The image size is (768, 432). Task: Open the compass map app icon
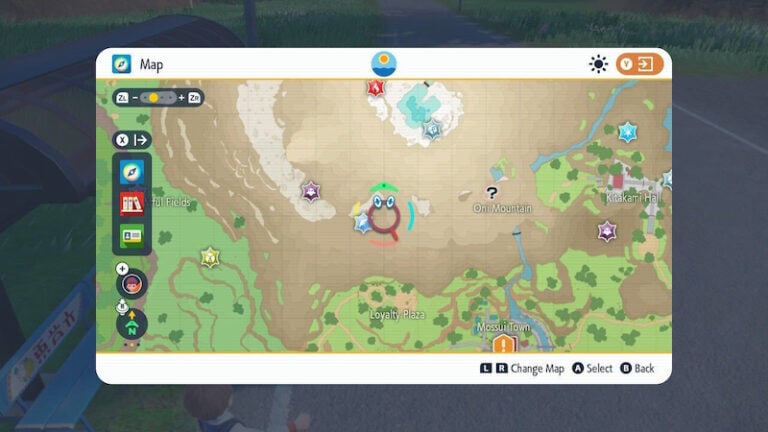[132, 172]
